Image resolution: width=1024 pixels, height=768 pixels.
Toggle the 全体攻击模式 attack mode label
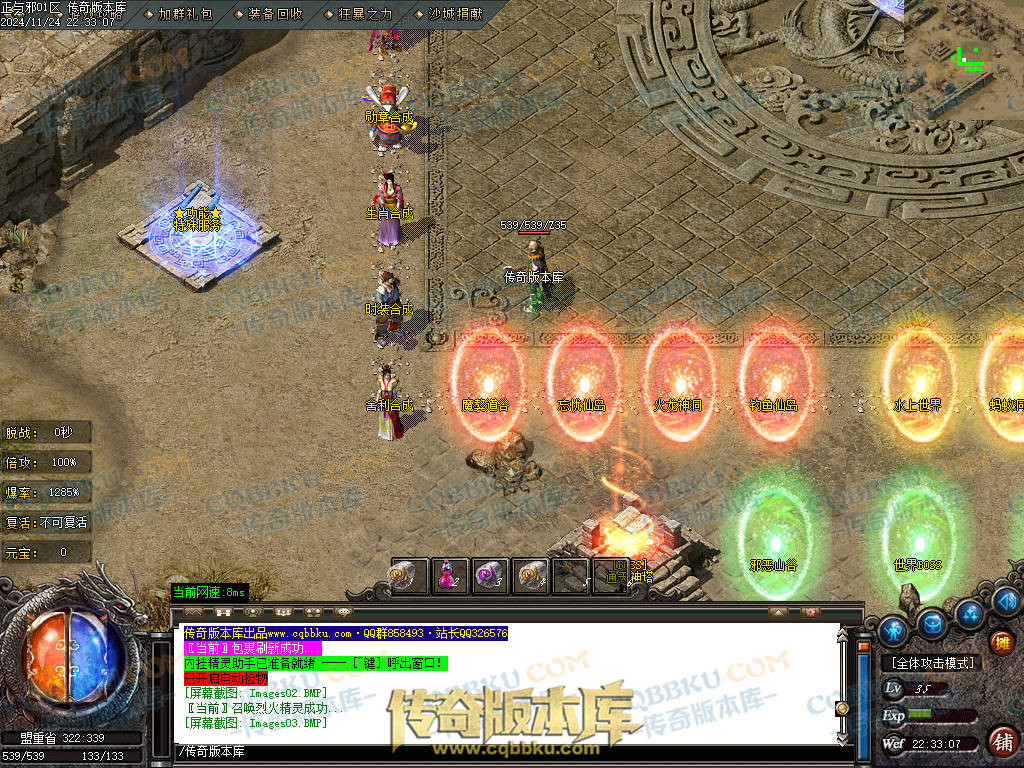coord(932,663)
